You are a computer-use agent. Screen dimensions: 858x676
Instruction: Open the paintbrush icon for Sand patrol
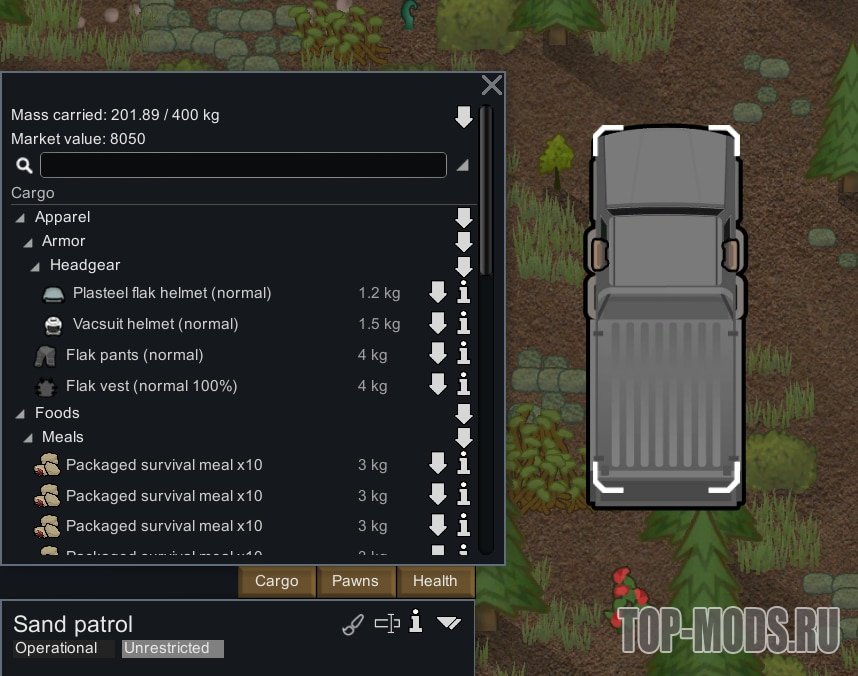click(353, 625)
